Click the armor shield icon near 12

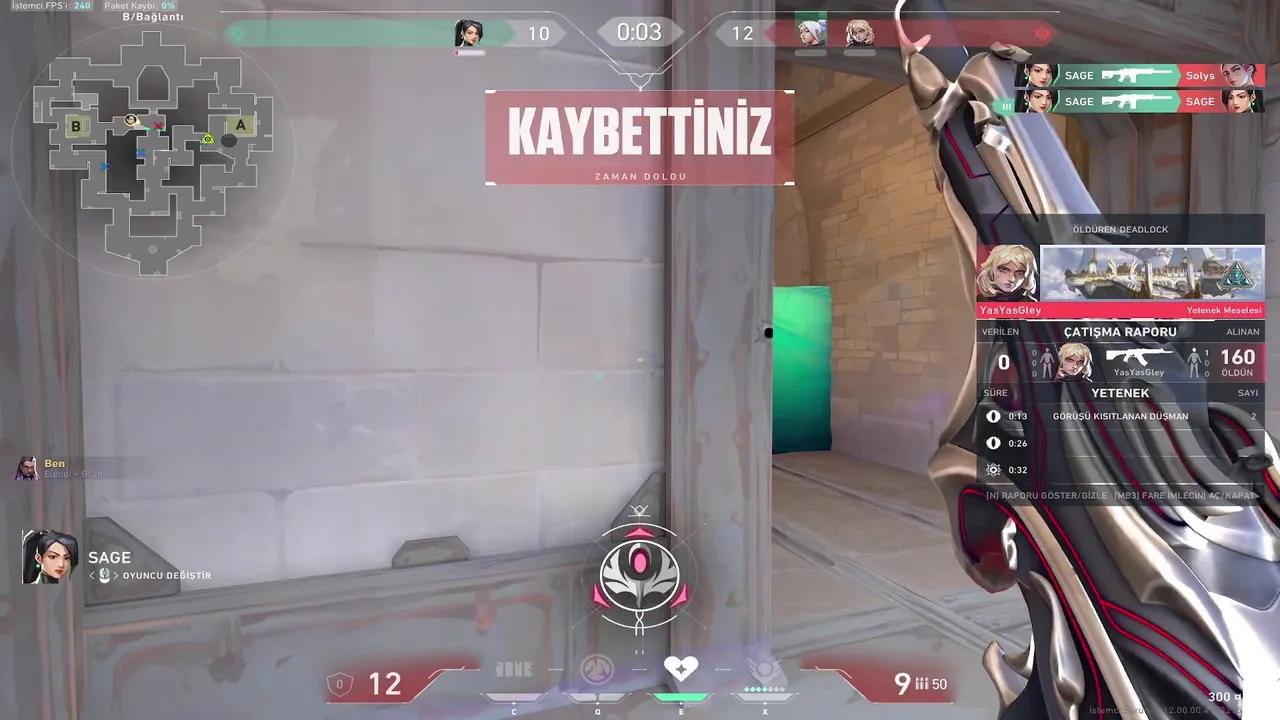(x=340, y=683)
